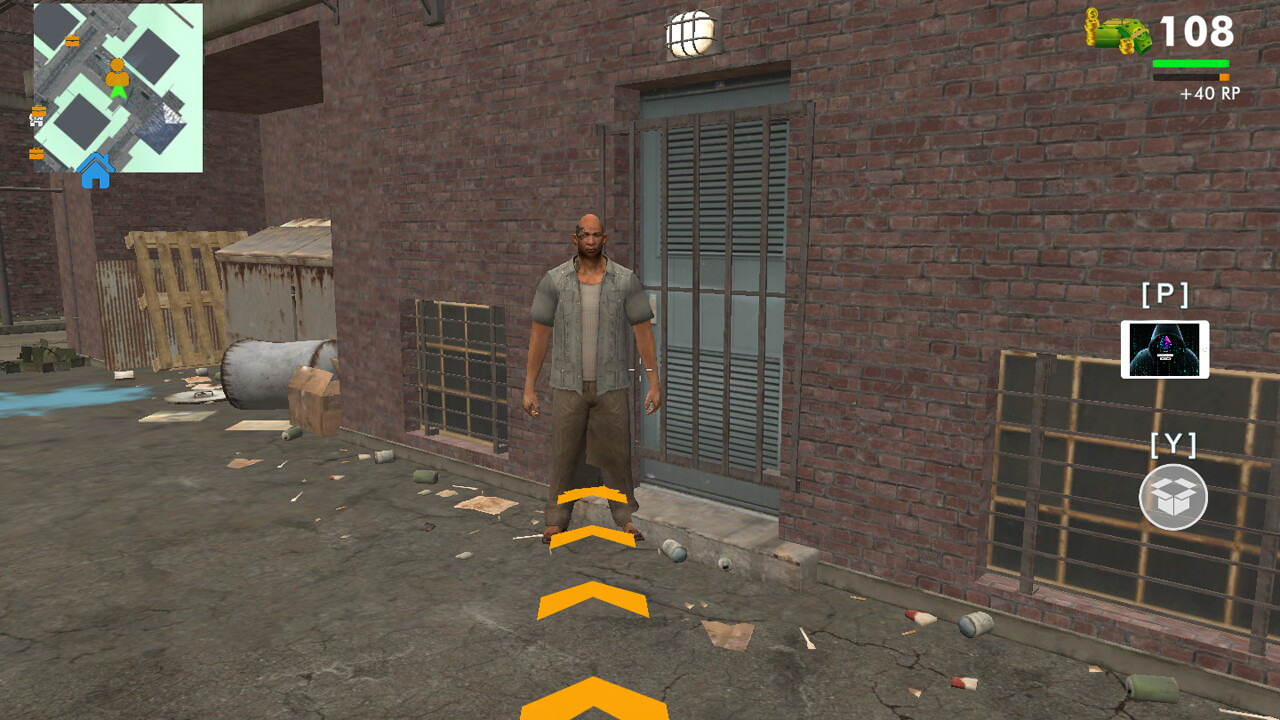The height and width of the screenshot is (720, 1280).
Task: Click the white vehicle icon on the minimap
Action: click(x=36, y=120)
